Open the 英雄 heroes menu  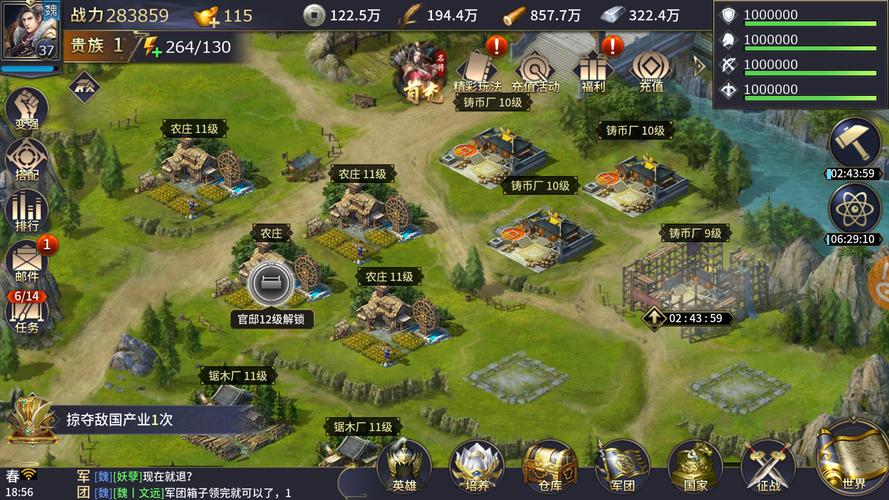(405, 466)
